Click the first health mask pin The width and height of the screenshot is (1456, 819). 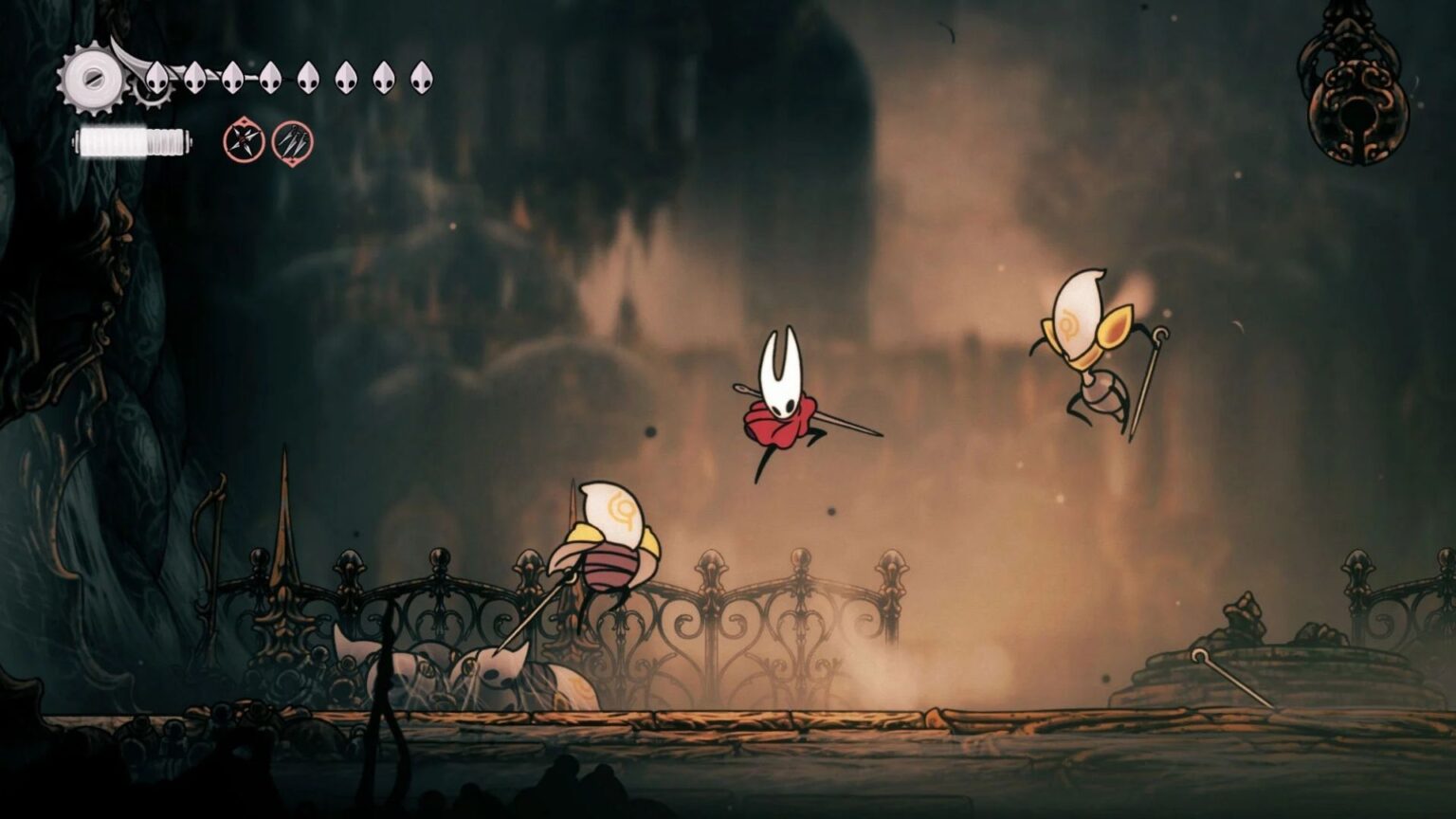pyautogui.click(x=157, y=78)
